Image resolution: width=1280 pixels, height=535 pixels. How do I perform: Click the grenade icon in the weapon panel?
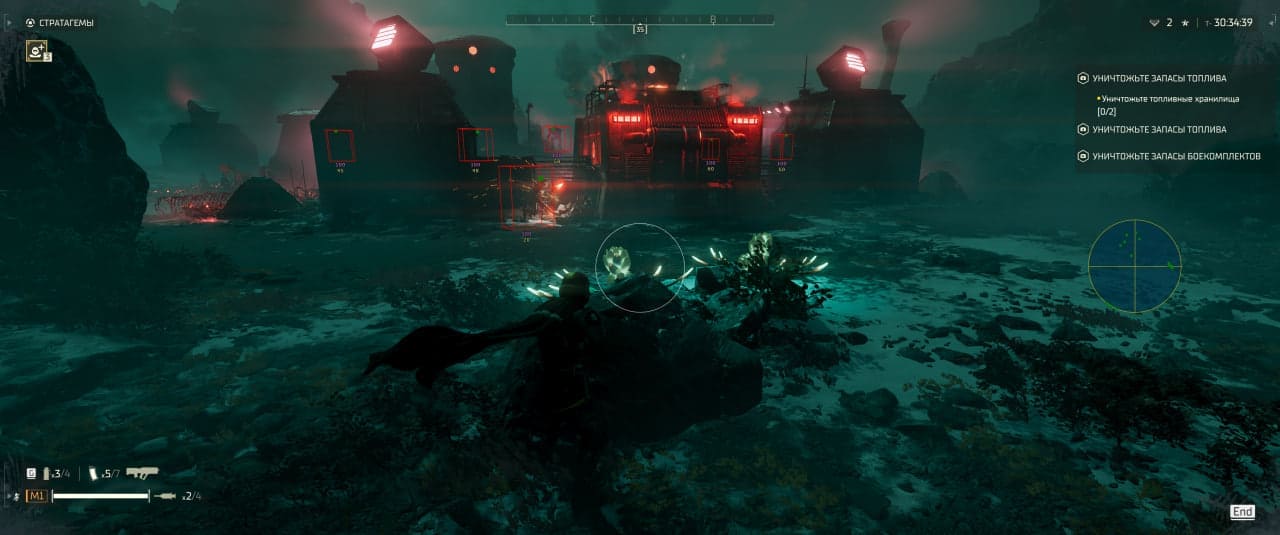point(94,473)
